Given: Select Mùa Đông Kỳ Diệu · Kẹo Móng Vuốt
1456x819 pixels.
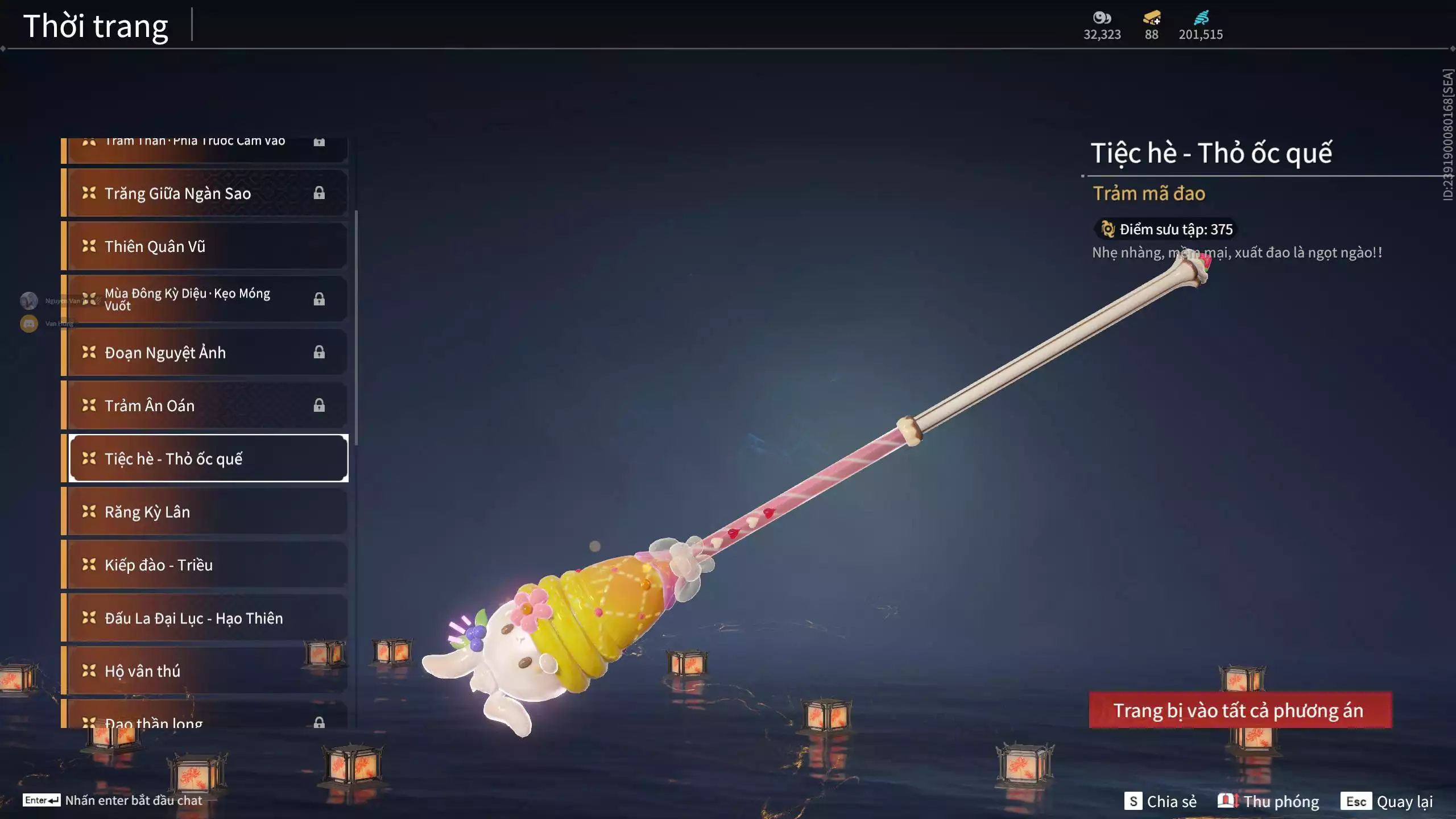Looking at the screenshot, I should [205, 299].
